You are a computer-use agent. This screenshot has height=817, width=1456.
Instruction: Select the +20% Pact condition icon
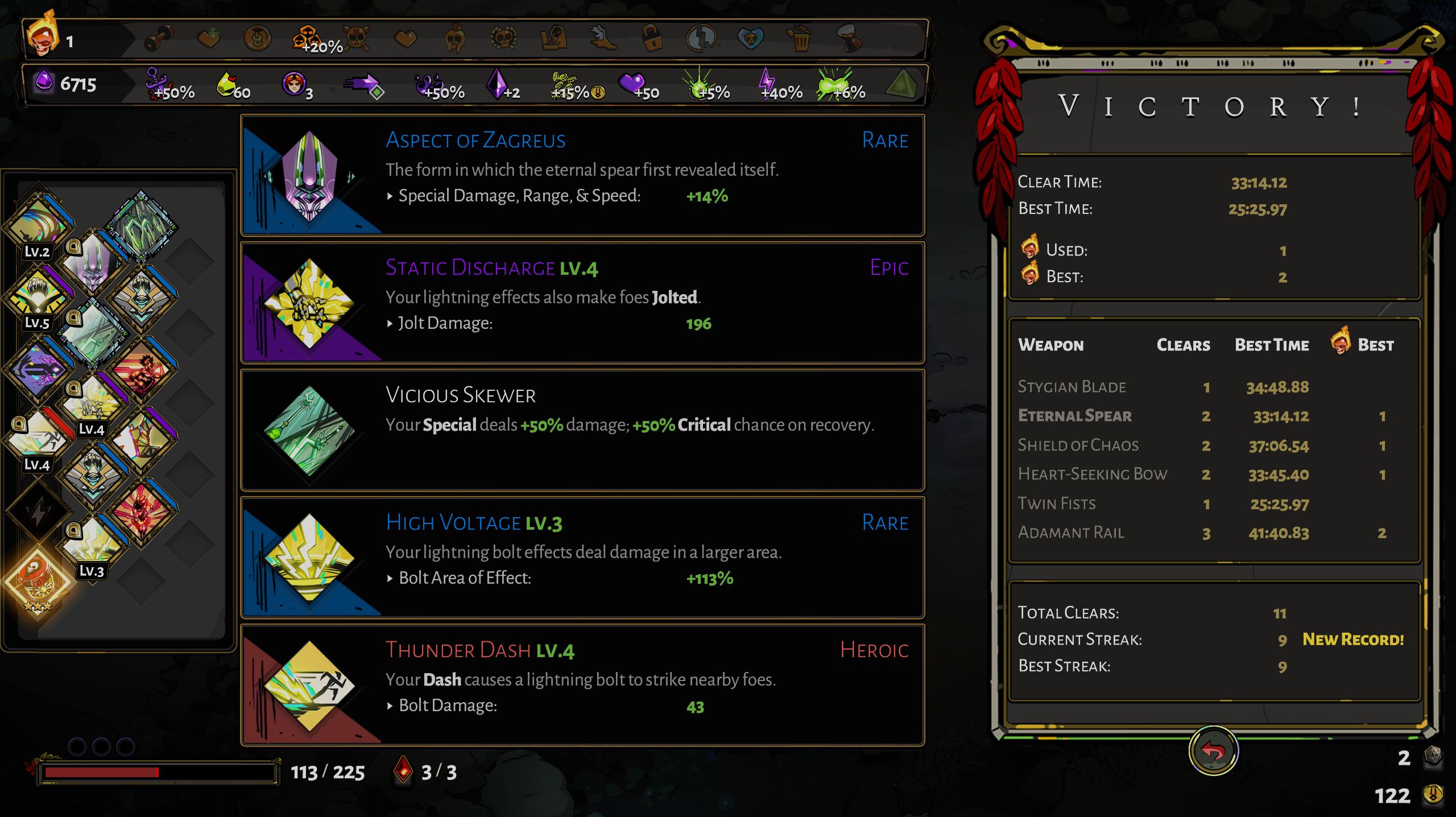pyautogui.click(x=307, y=39)
